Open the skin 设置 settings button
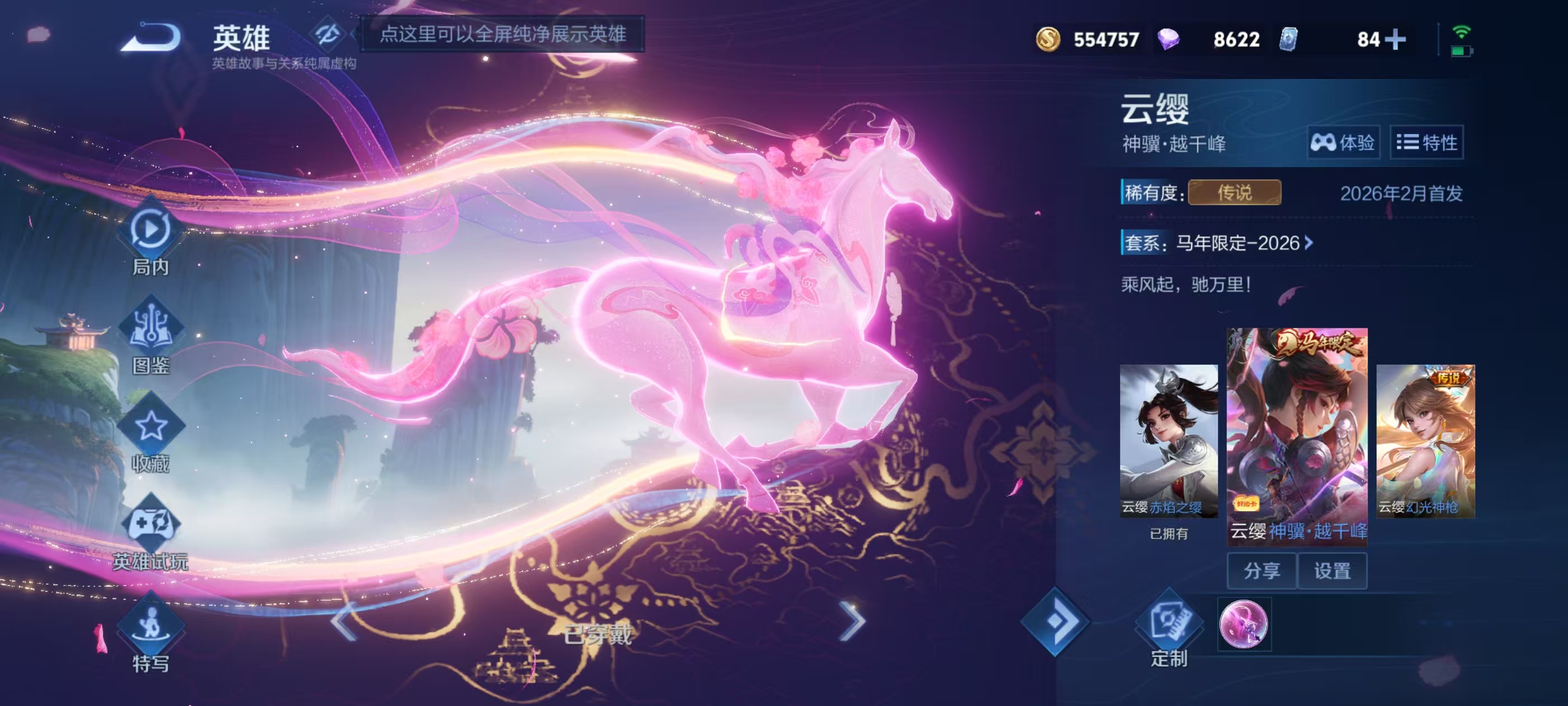1568x706 pixels. pos(1332,571)
